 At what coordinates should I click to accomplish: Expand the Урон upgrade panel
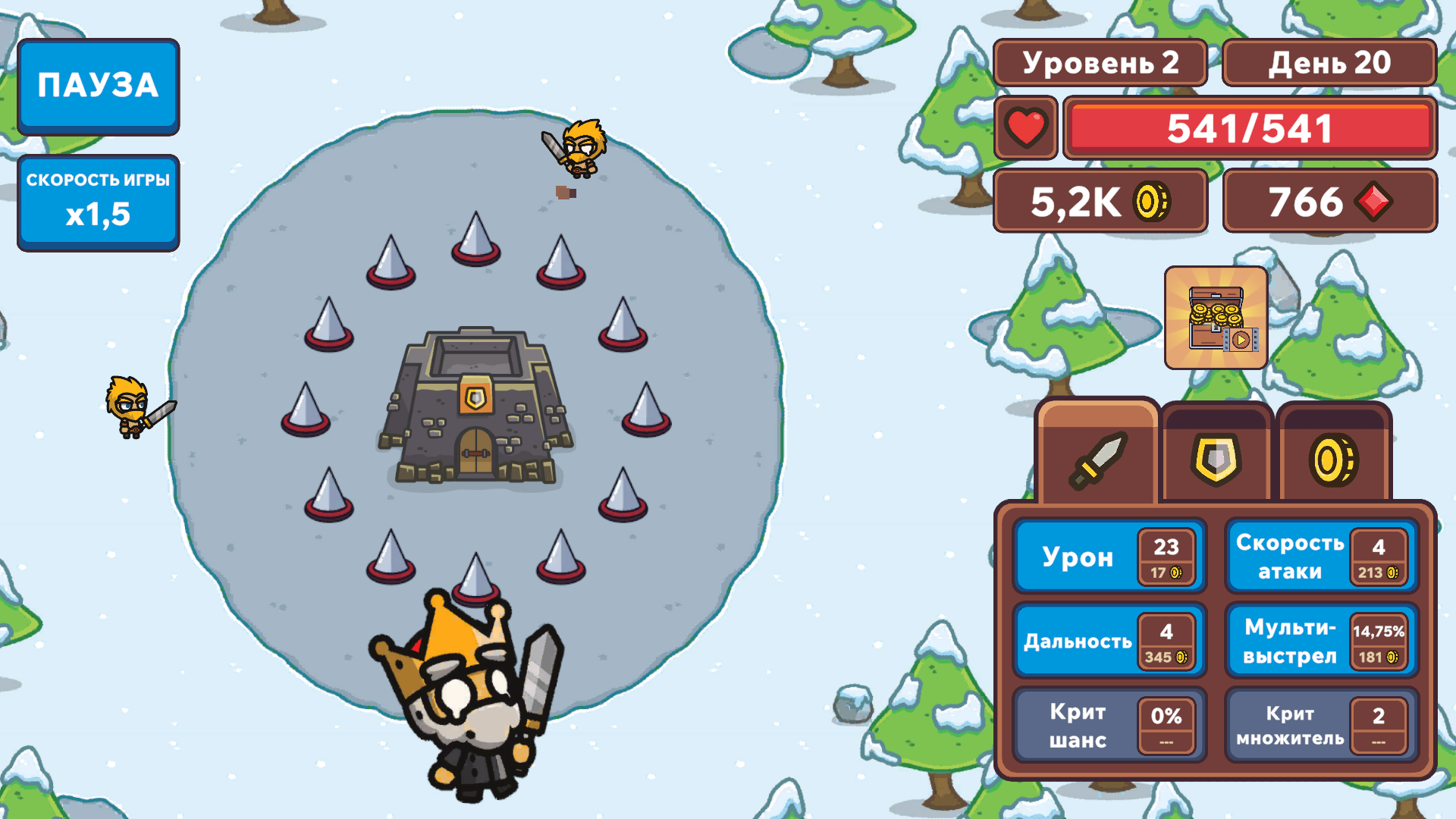(x=1109, y=556)
